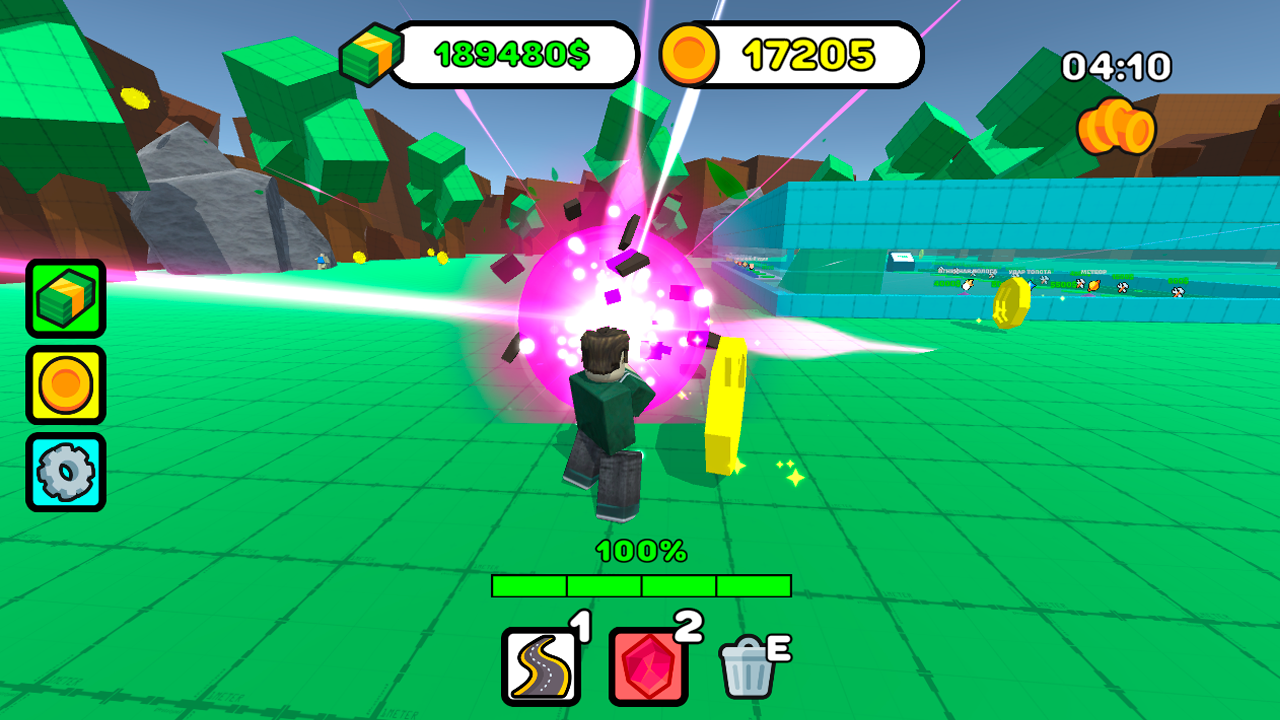Click the yellow coin sidebar icon
The height and width of the screenshot is (720, 1280).
pos(66,382)
